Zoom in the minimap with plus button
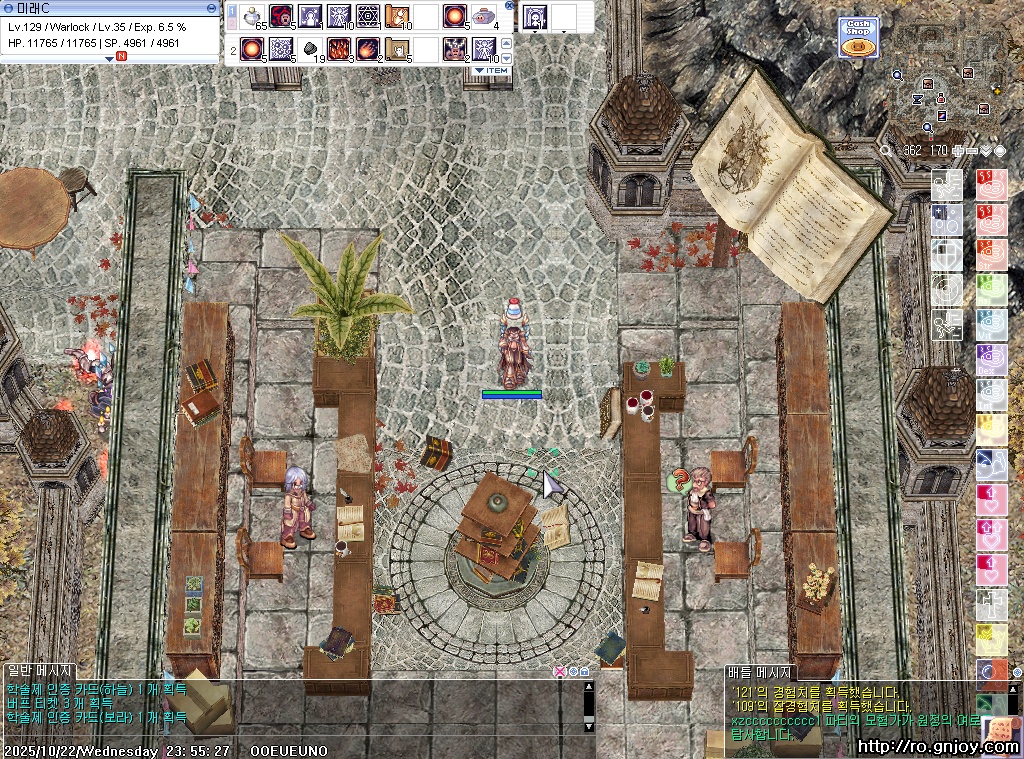Viewport: 1024px width, 759px height. [958, 150]
